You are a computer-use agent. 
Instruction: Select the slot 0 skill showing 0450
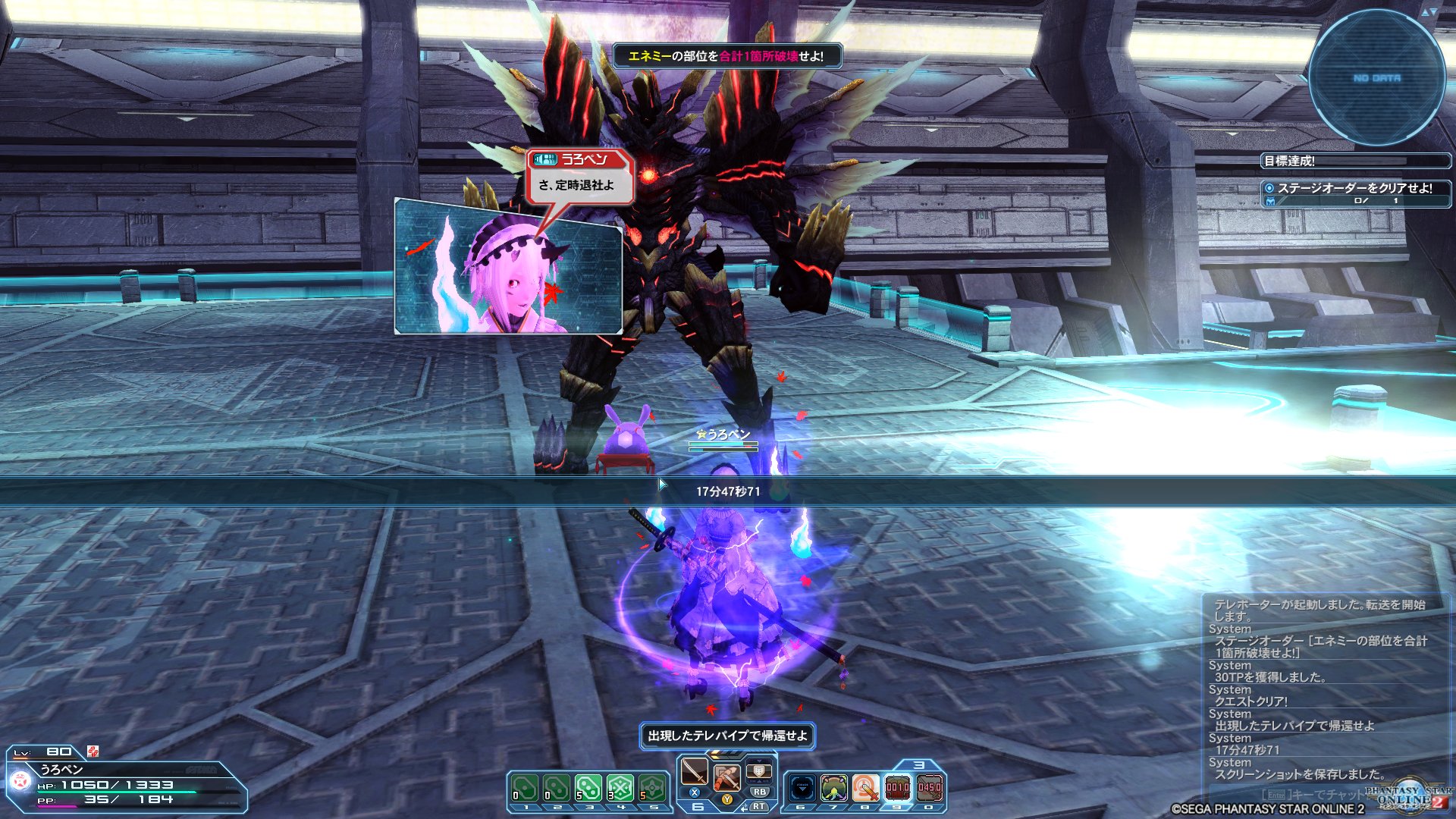929,789
